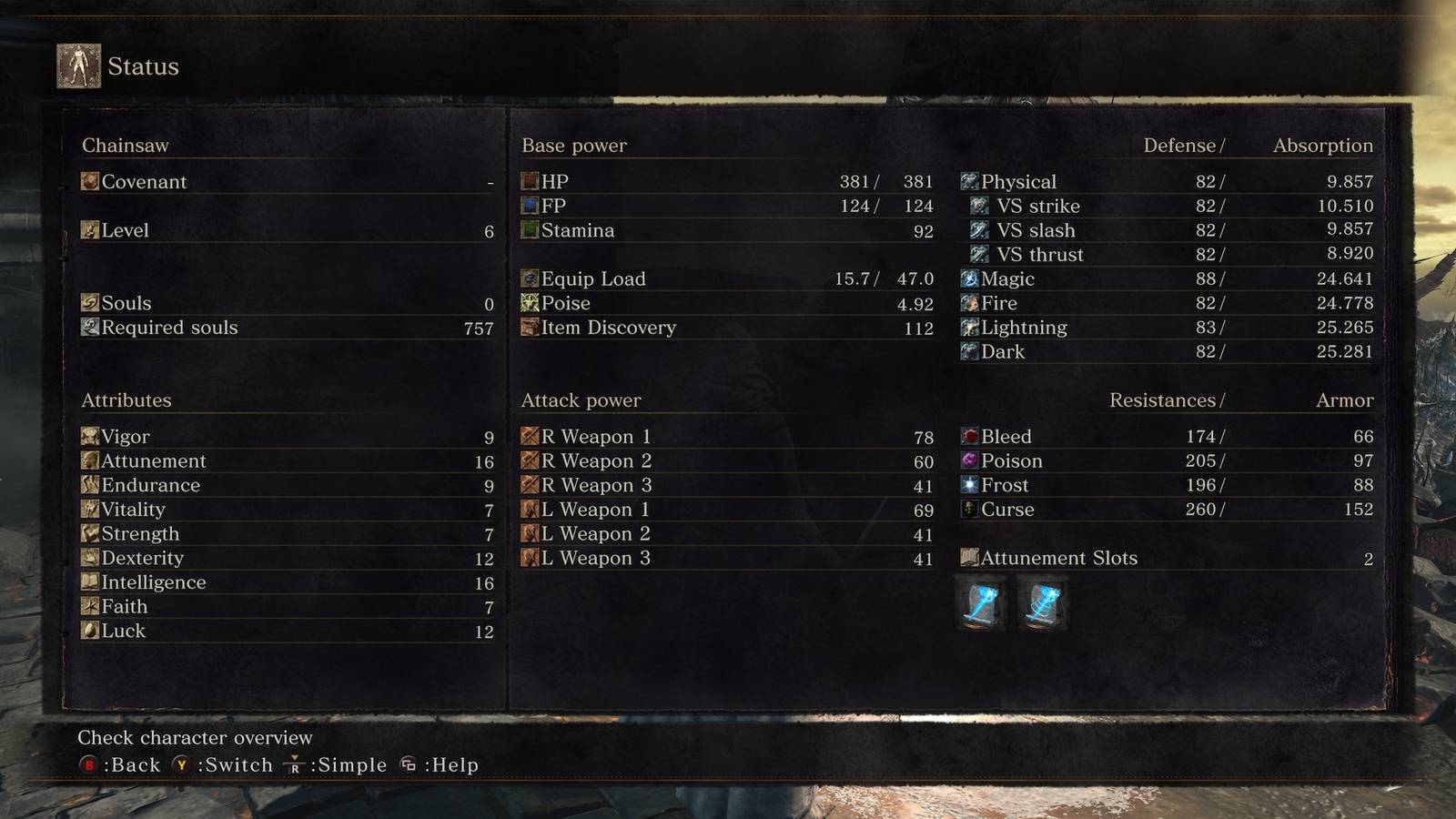
Task: Click the Status character icon in header
Action: tap(79, 66)
